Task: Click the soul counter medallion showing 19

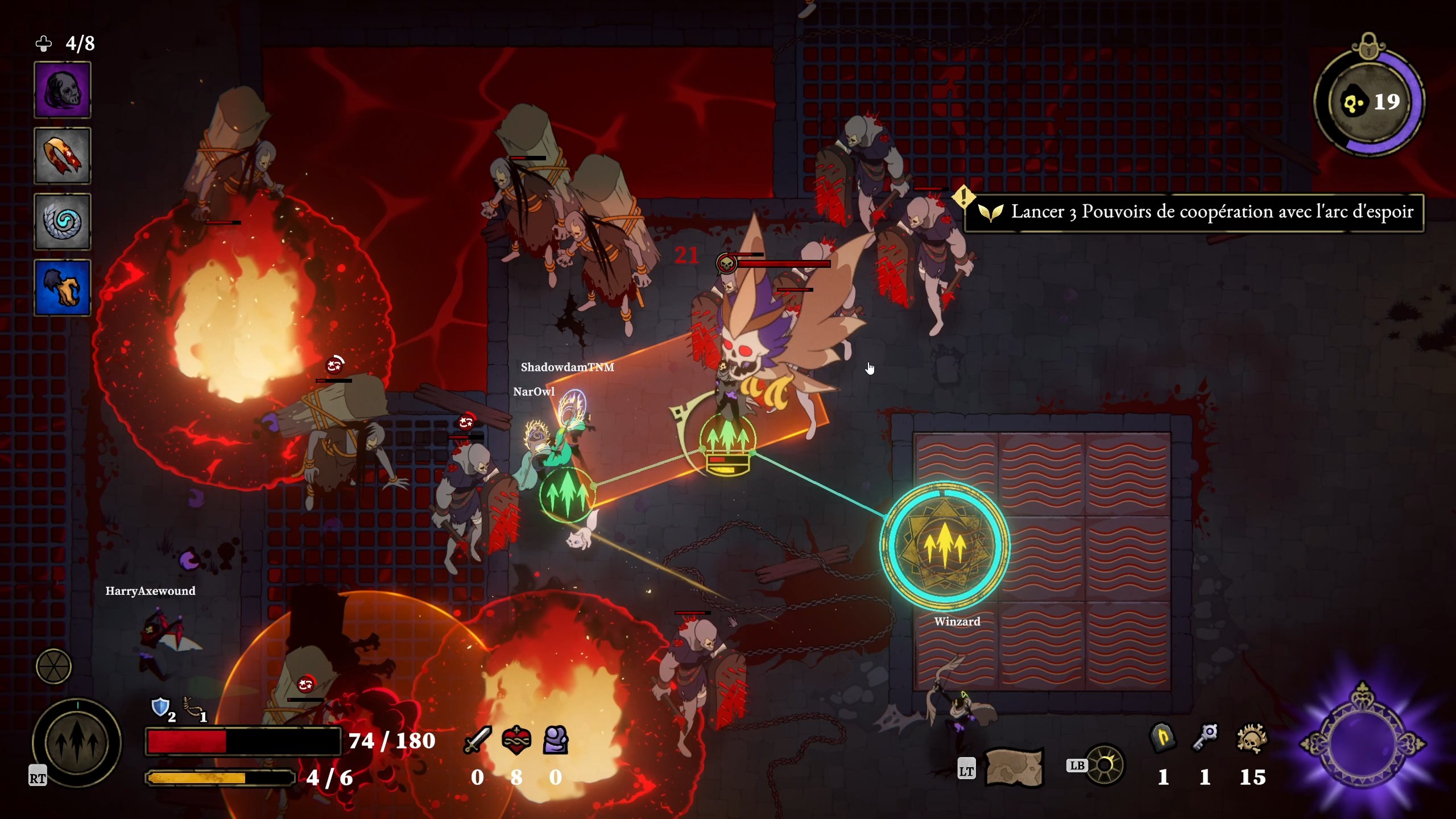Action: [1370, 102]
